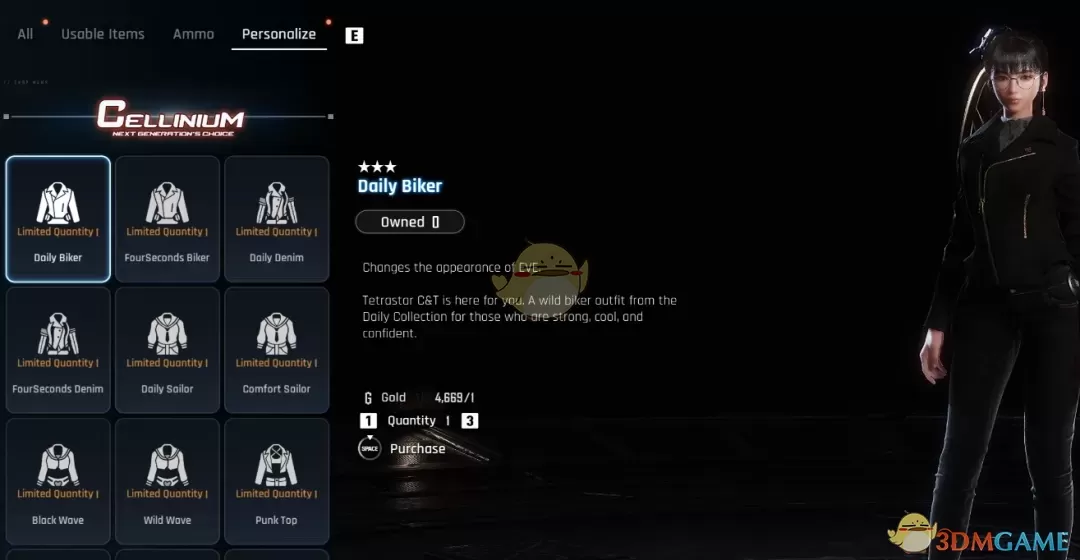1080x560 pixels.
Task: Select the Punk Top outfit
Action: pyautogui.click(x=276, y=481)
